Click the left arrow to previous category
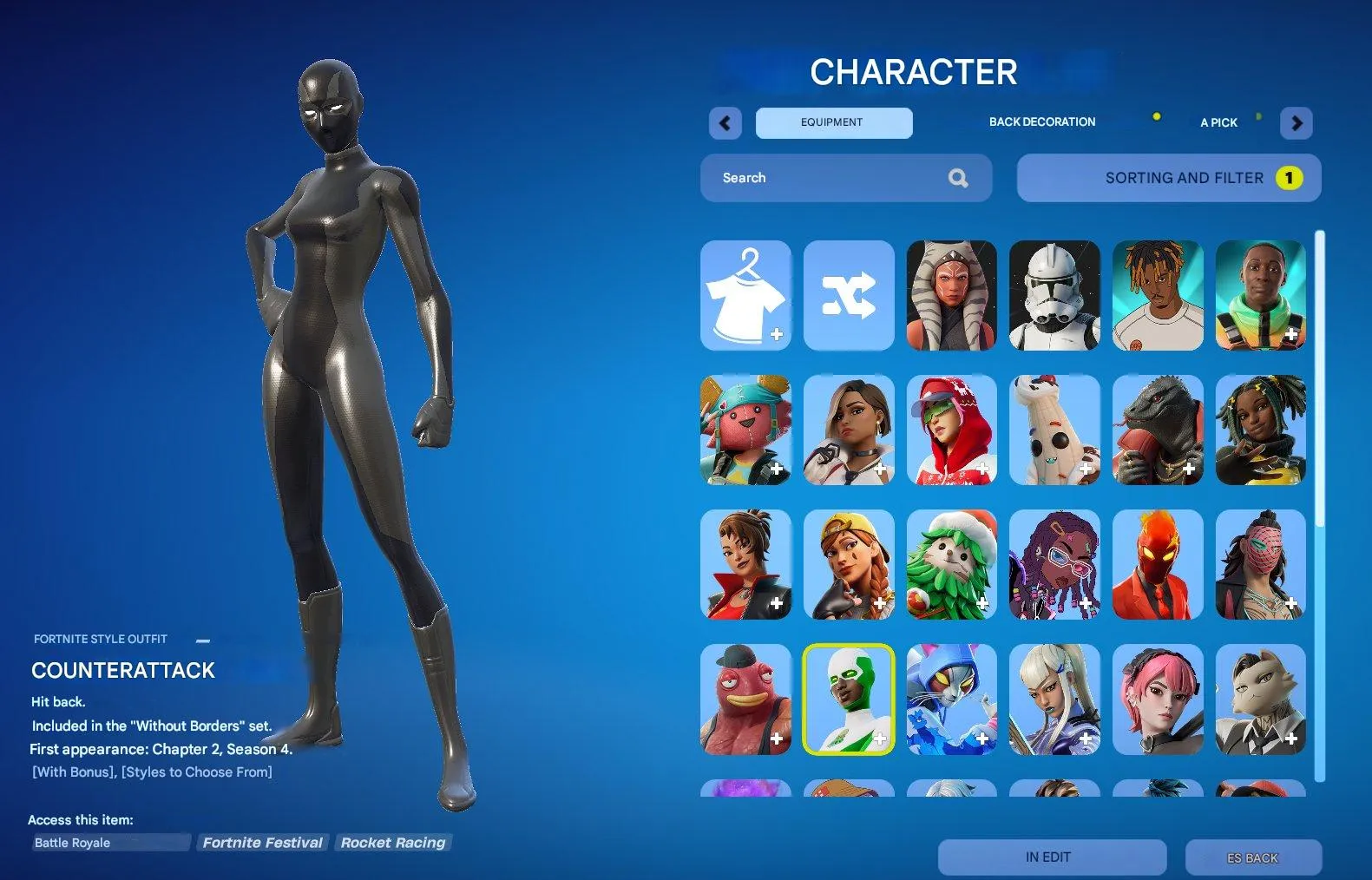The image size is (1372, 880). tap(725, 123)
